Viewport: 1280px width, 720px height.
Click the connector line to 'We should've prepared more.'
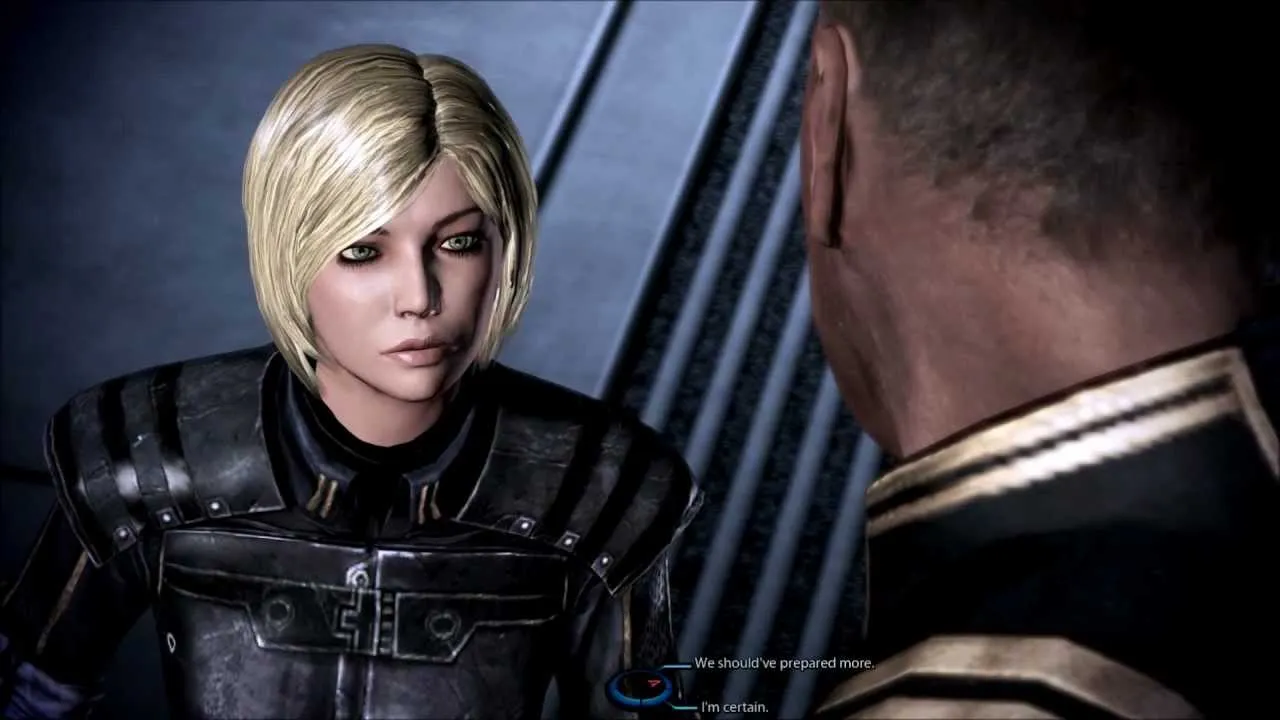coord(676,665)
